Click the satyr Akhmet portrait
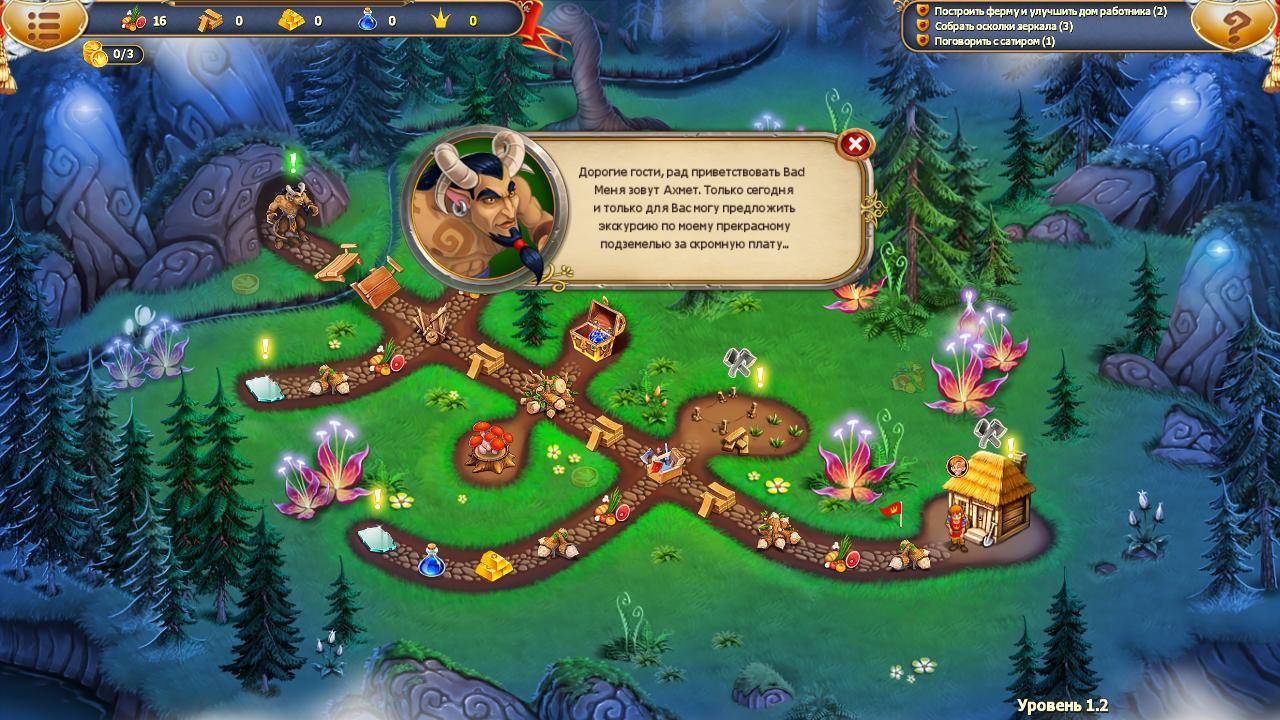The height and width of the screenshot is (720, 1280). 484,208
